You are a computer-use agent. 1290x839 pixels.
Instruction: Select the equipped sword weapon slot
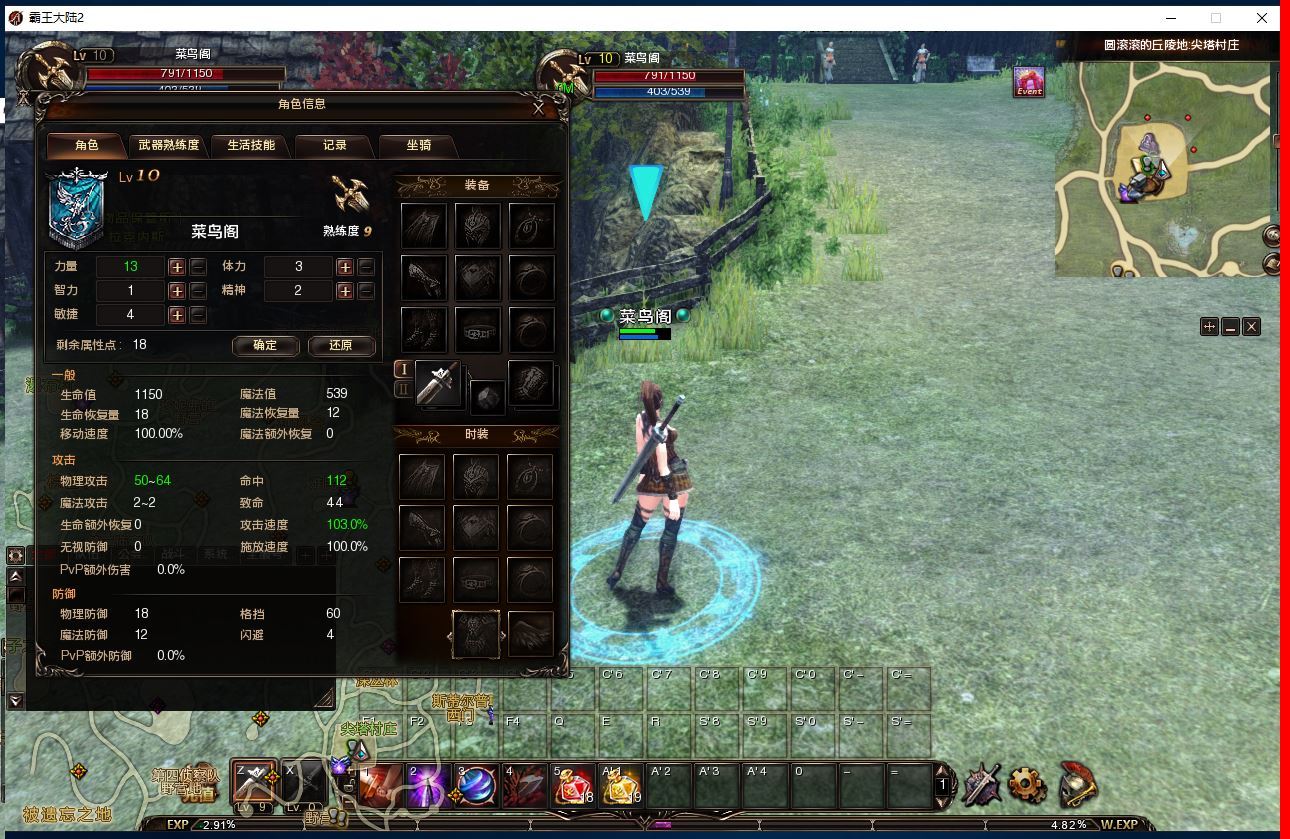[x=438, y=383]
